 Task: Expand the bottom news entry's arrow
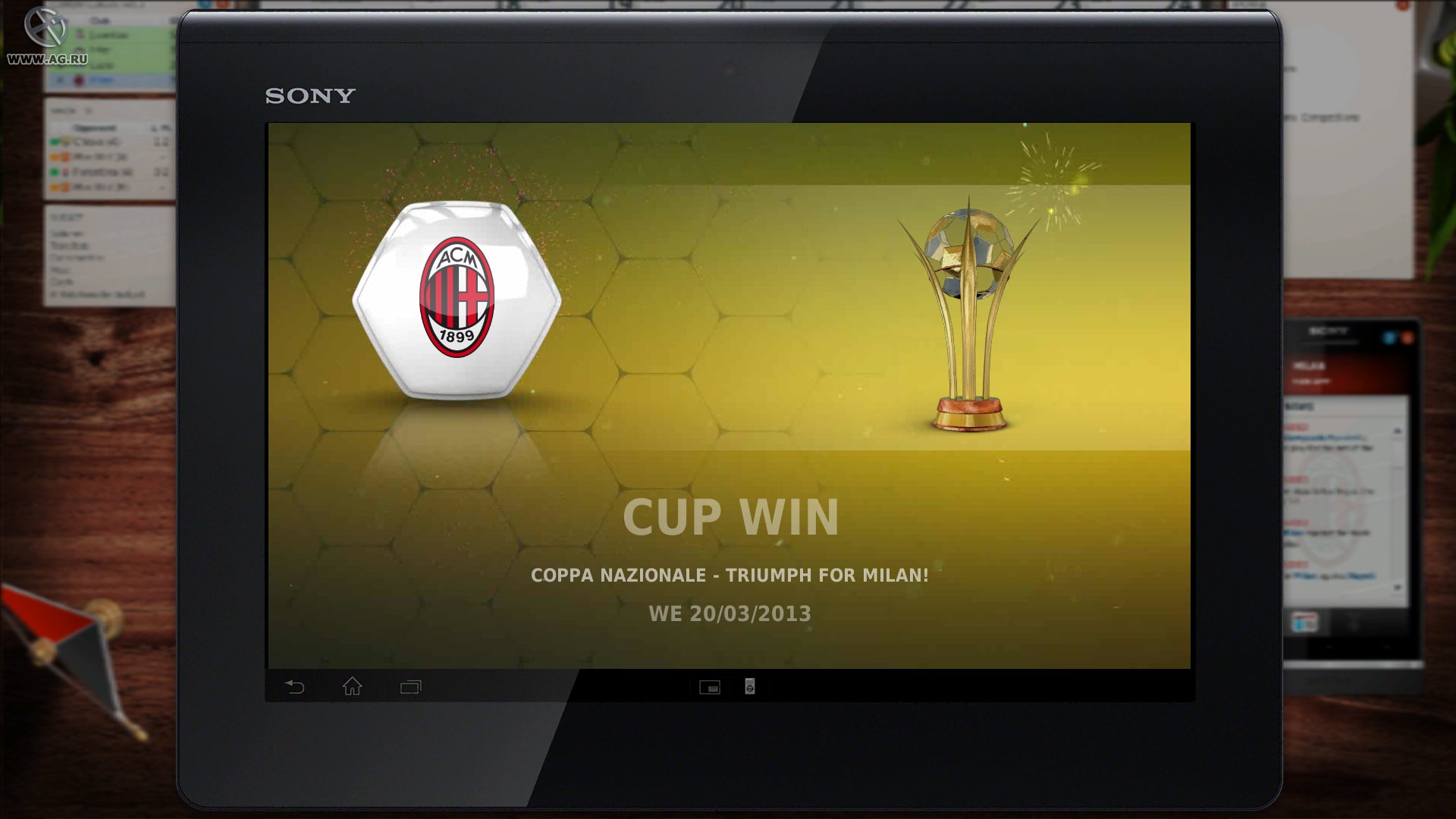tap(1398, 585)
